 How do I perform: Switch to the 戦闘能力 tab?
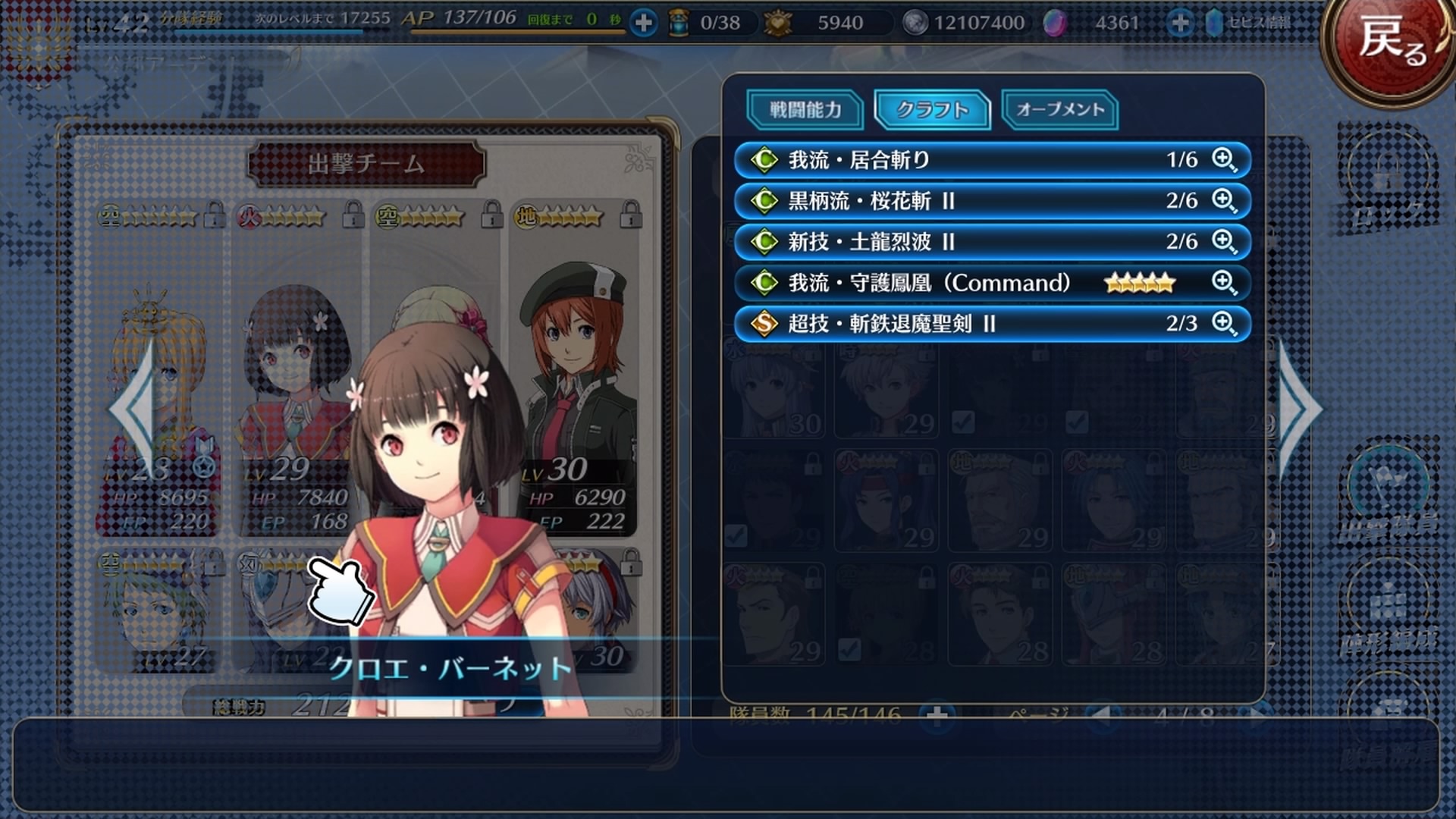click(805, 110)
